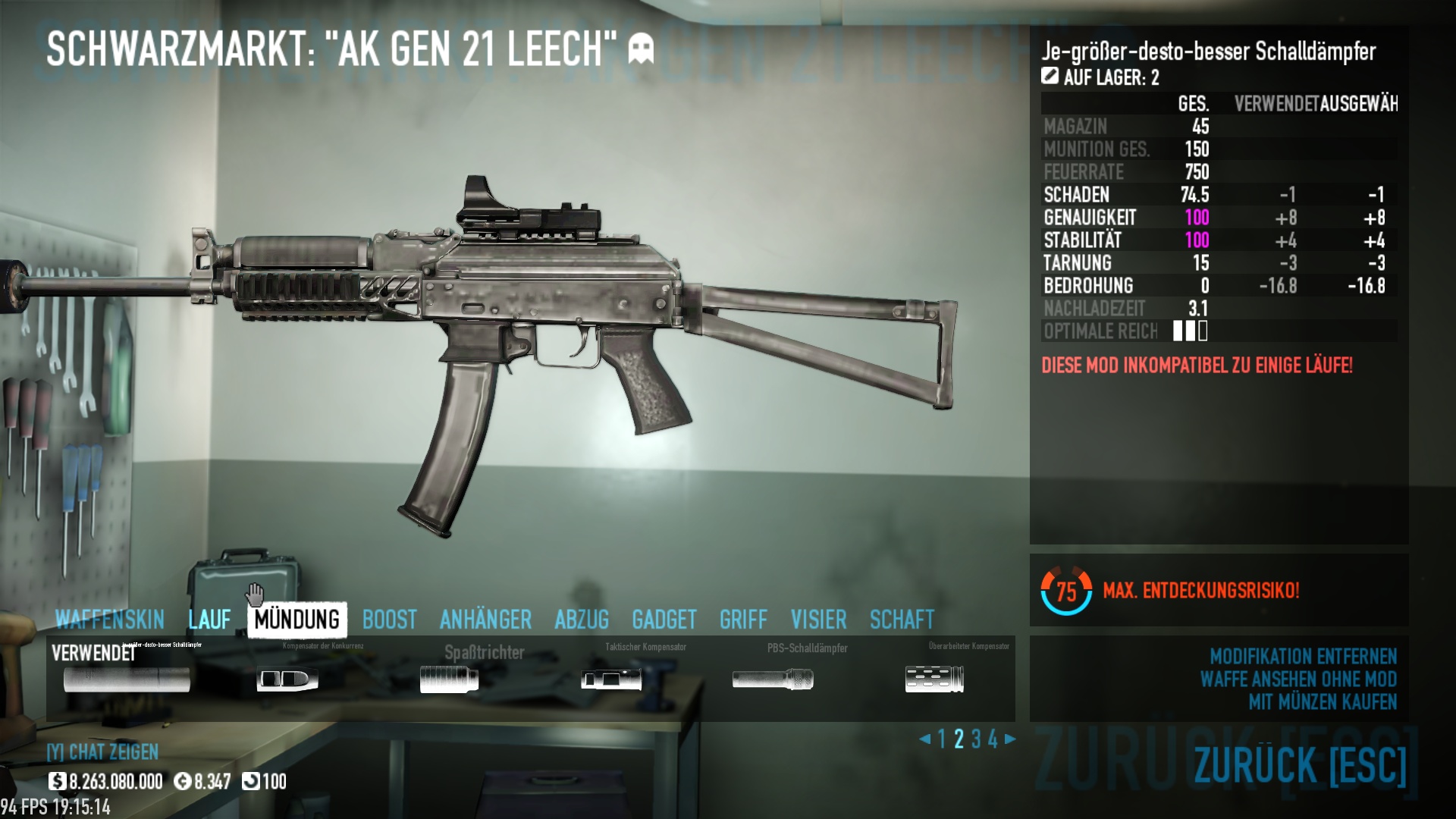Image resolution: width=1456 pixels, height=819 pixels.
Task: Select the equipped large silencer mod
Action: [127, 679]
